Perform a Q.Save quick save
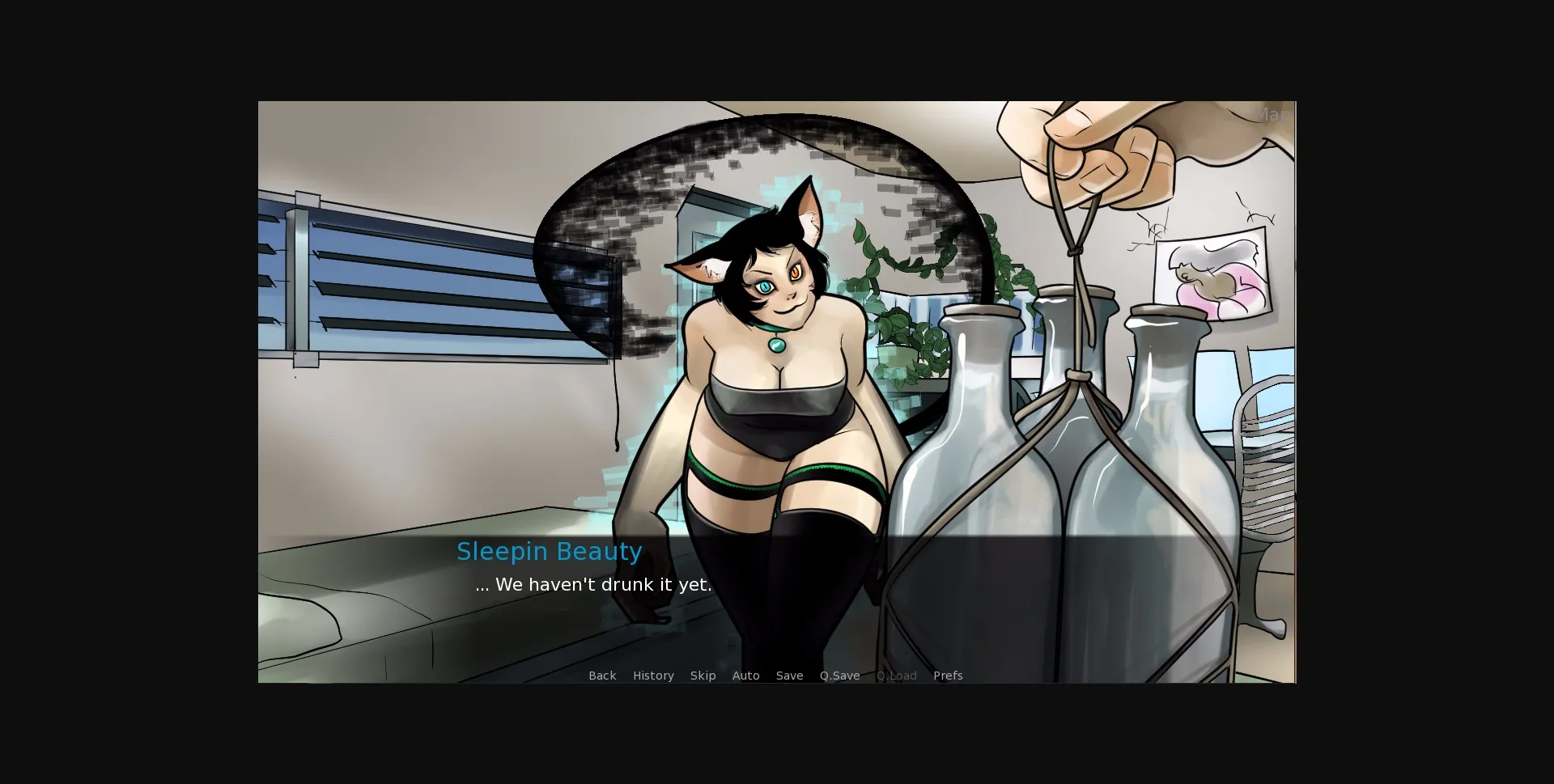Image resolution: width=1554 pixels, height=784 pixels. coord(839,676)
